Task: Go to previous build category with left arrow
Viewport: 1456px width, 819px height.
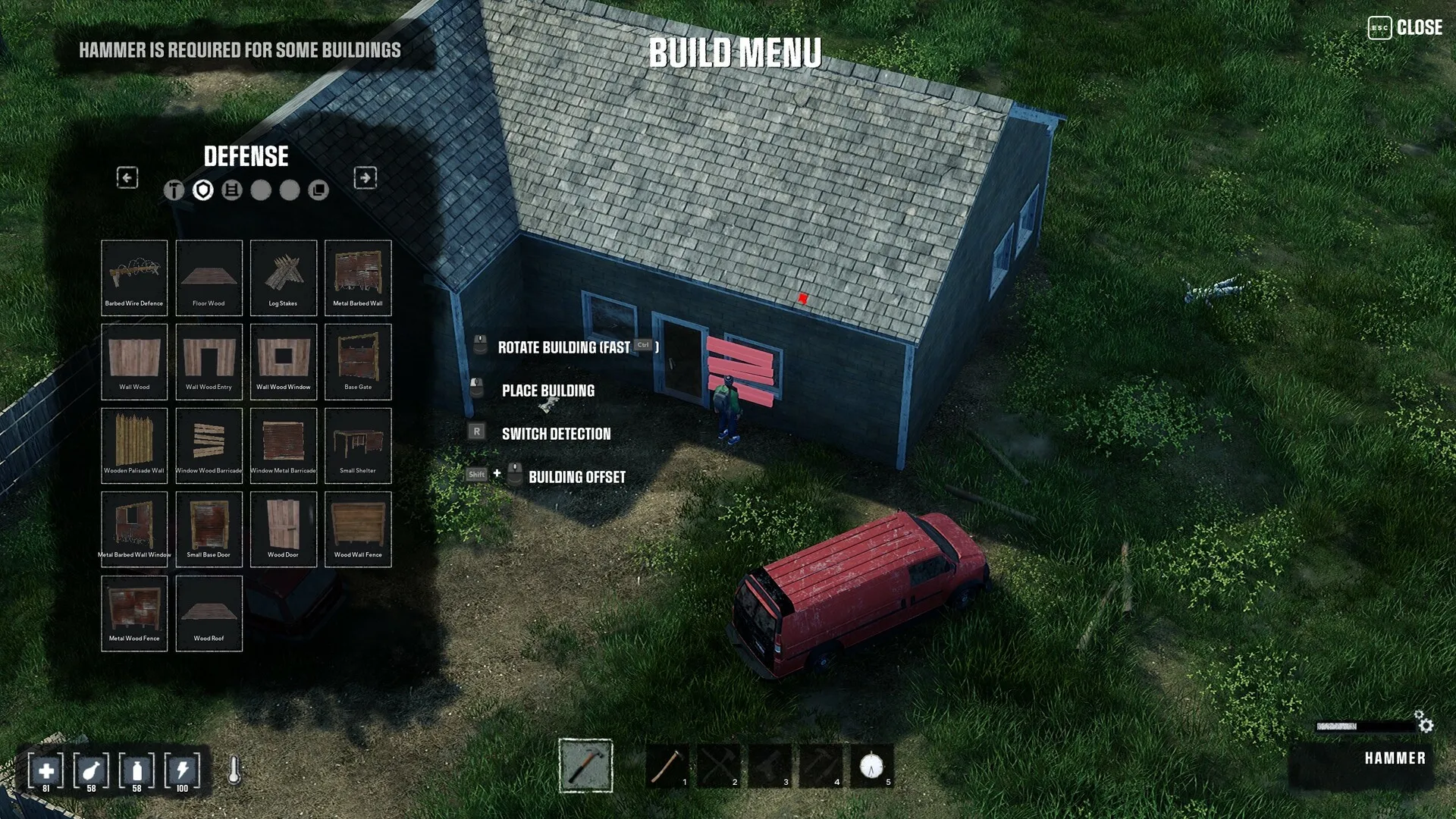Action: tap(127, 177)
